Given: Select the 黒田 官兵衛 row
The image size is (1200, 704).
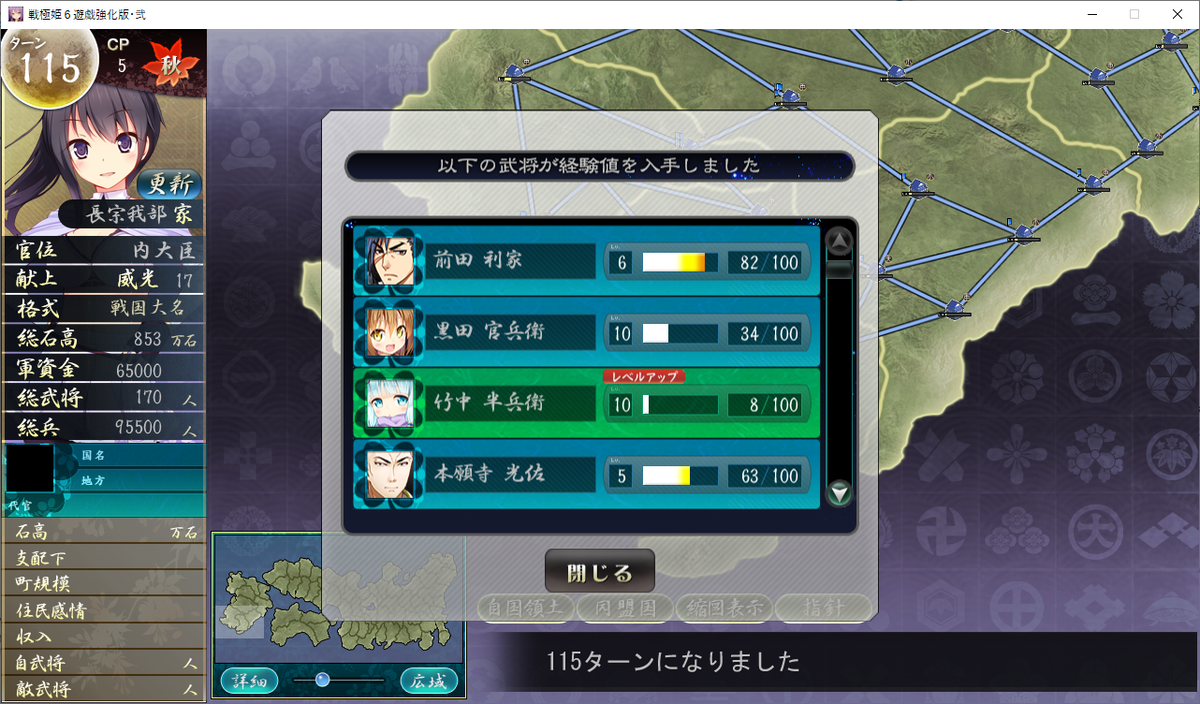Looking at the screenshot, I should (586, 332).
